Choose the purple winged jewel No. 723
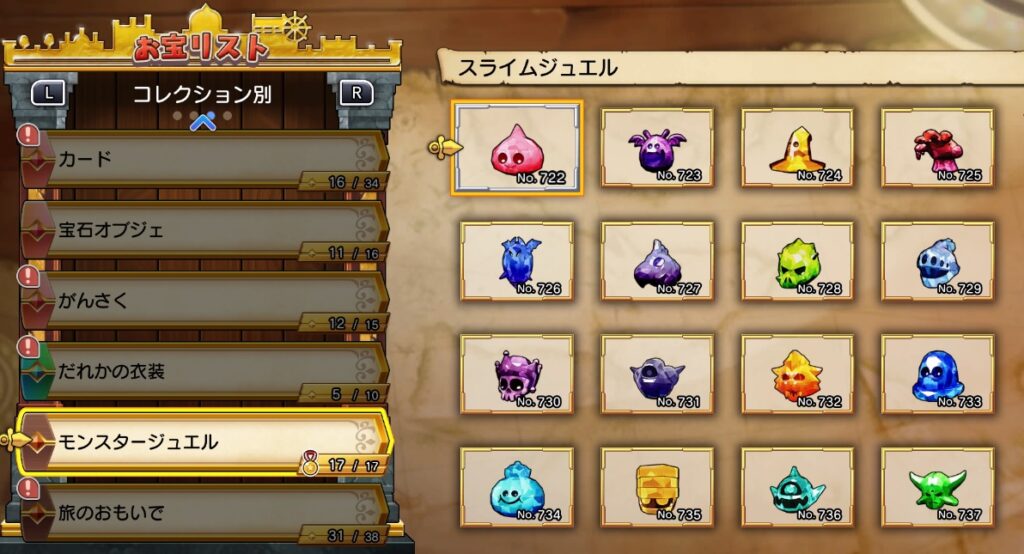The width and height of the screenshot is (1024, 554). pos(657,147)
